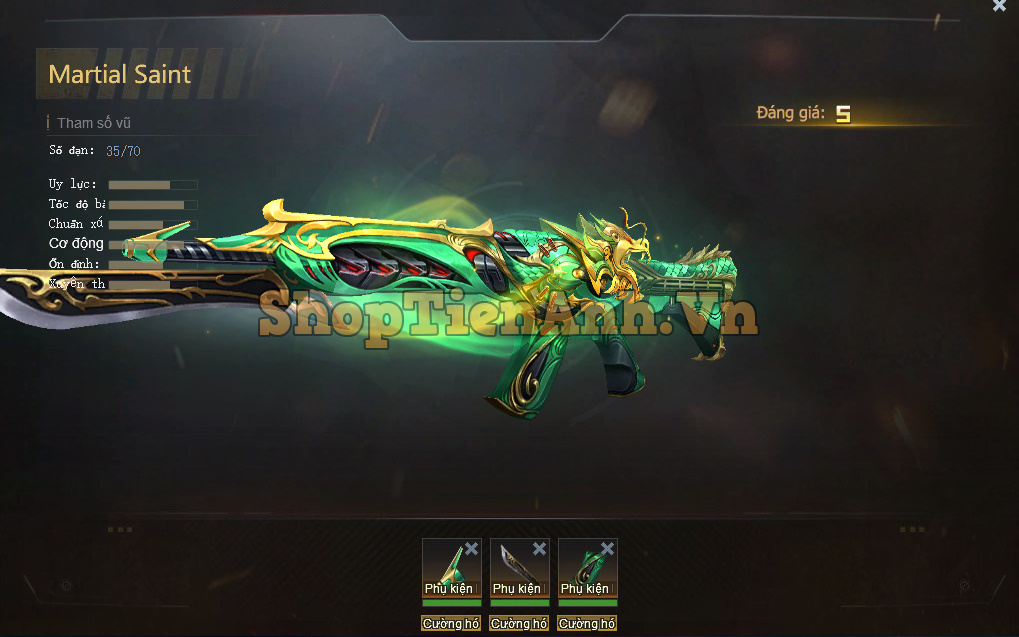Viewport: 1019px width, 637px height.
Task: Select the green curved magazine accessory slot
Action: (584, 567)
